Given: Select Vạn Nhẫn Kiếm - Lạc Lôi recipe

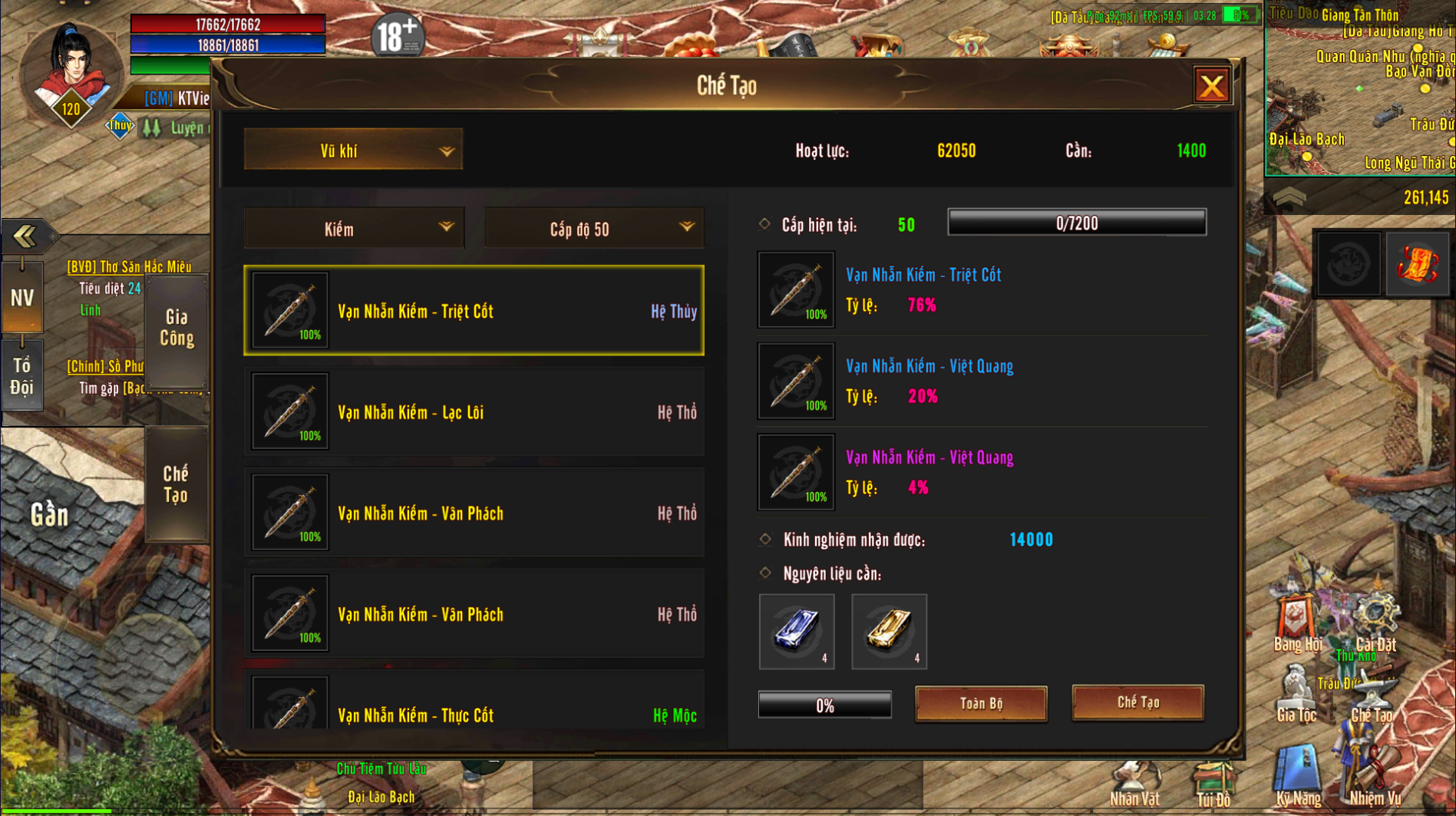Looking at the screenshot, I should click(474, 412).
